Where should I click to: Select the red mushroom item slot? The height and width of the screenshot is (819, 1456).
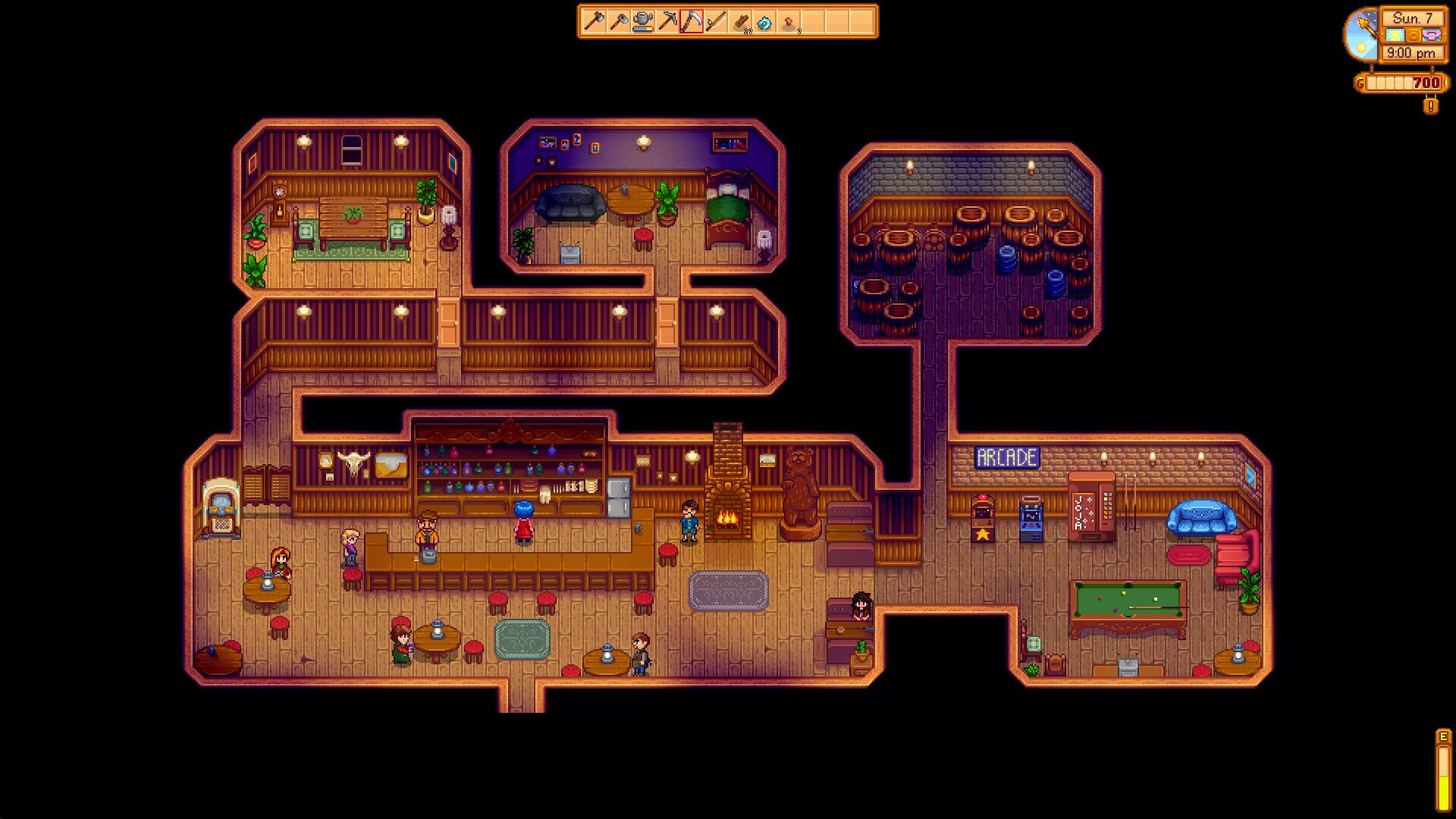click(789, 22)
